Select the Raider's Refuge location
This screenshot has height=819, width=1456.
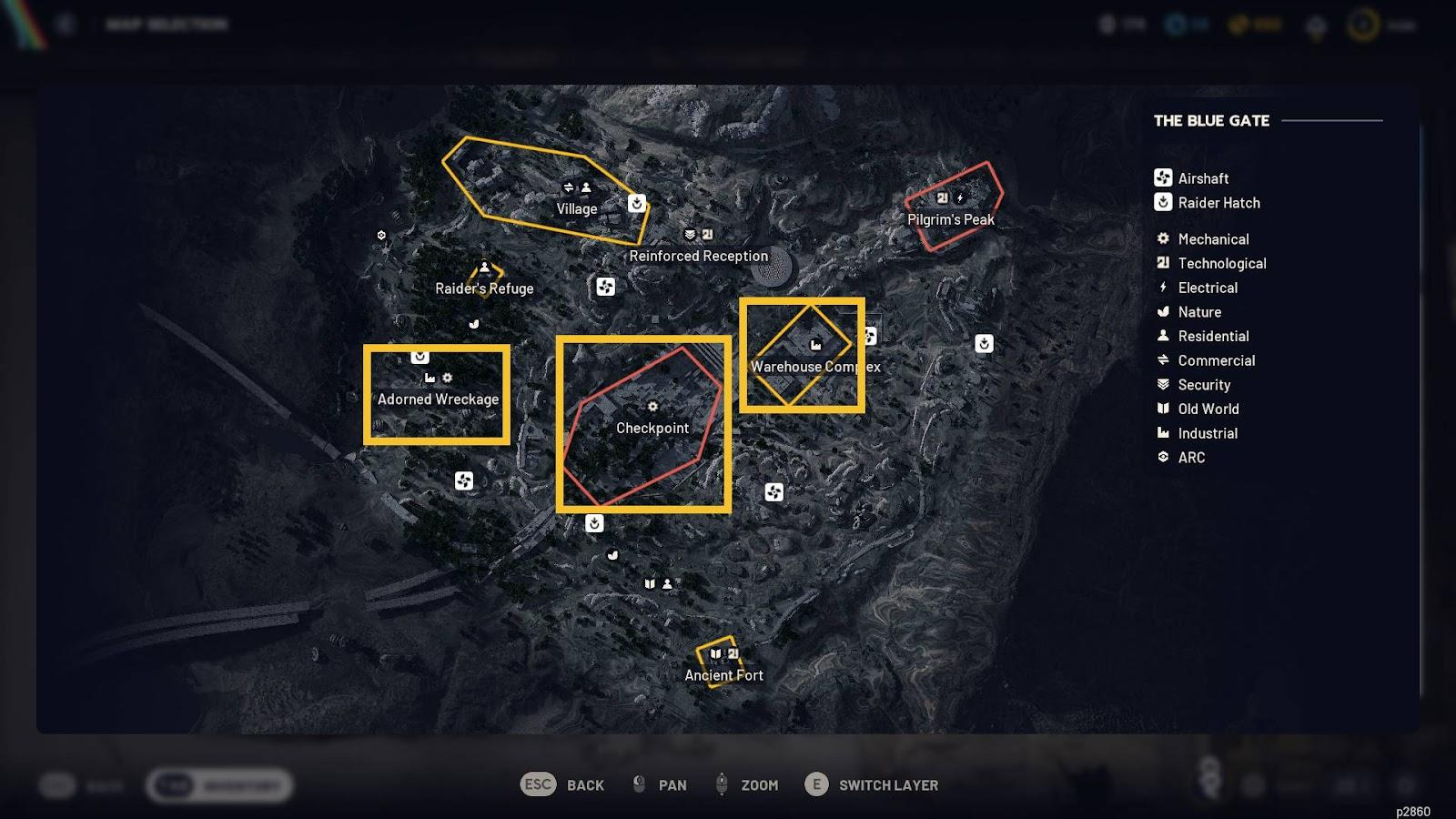pos(484,288)
